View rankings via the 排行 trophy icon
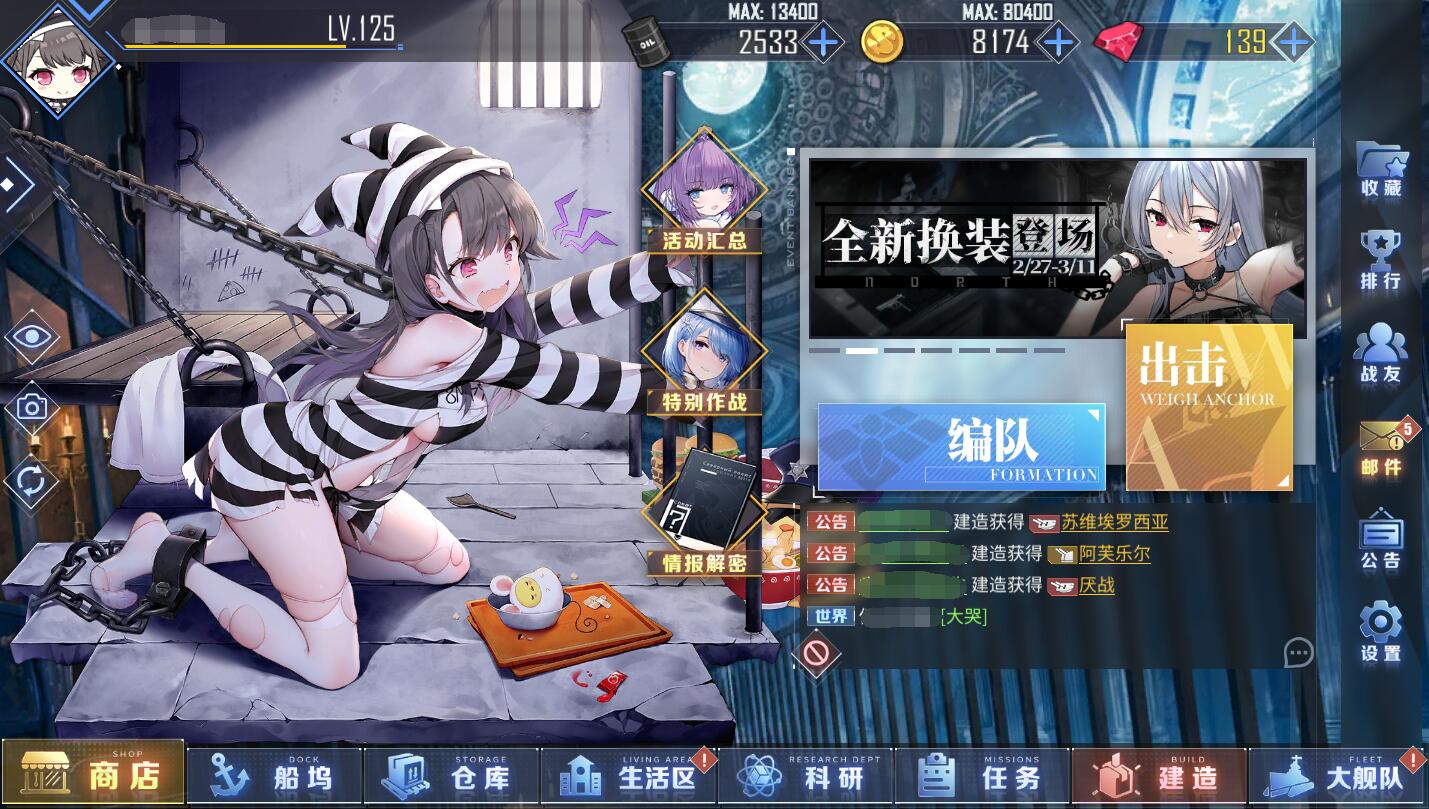Viewport: 1429px width, 809px height. [x=1381, y=253]
